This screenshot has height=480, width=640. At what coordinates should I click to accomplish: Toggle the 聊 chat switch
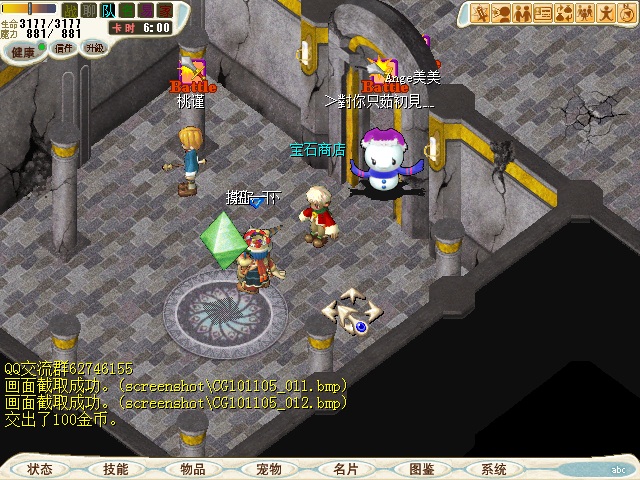pos(88,10)
